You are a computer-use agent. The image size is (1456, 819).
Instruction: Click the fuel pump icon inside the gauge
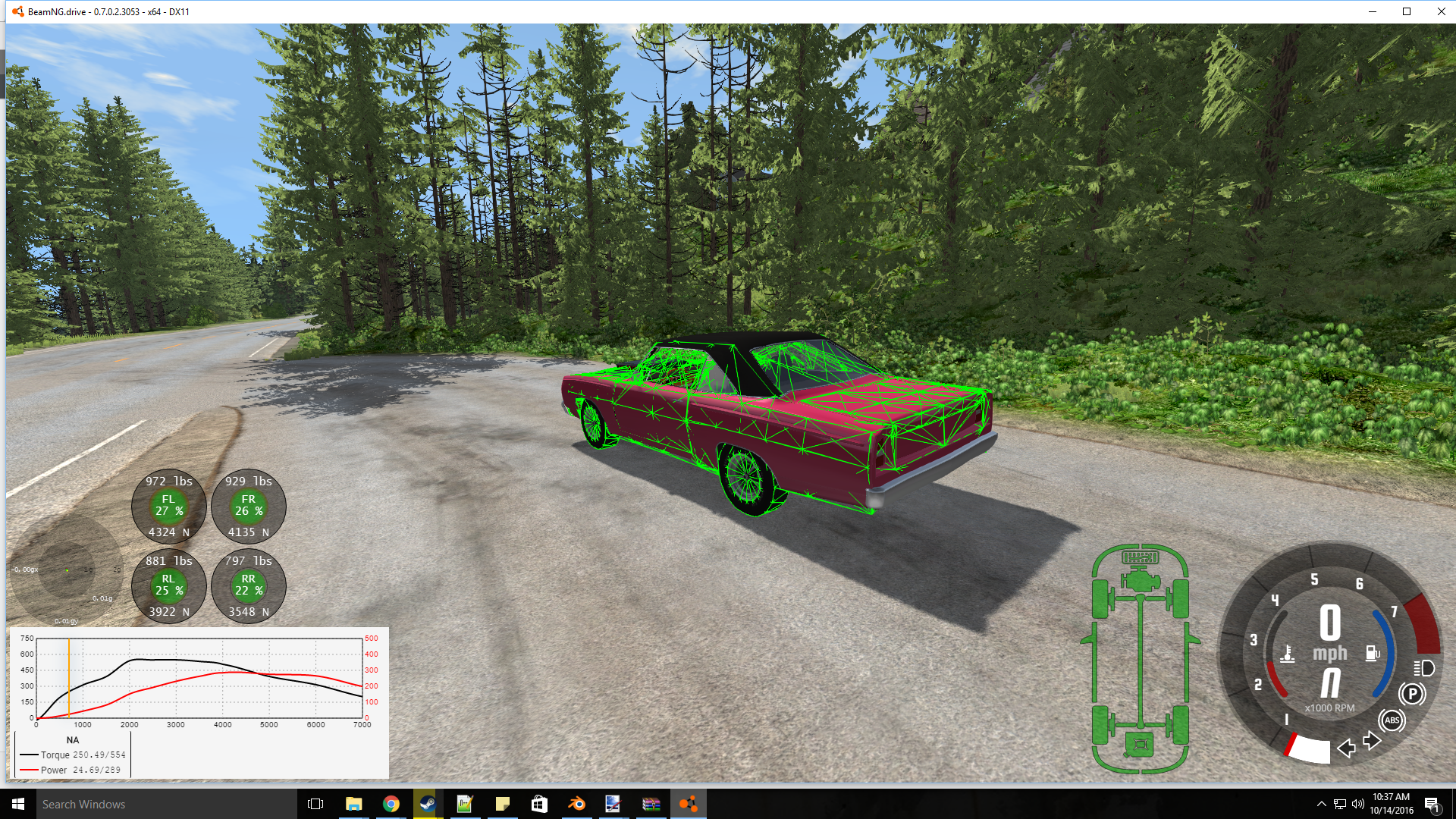pyautogui.click(x=1373, y=653)
